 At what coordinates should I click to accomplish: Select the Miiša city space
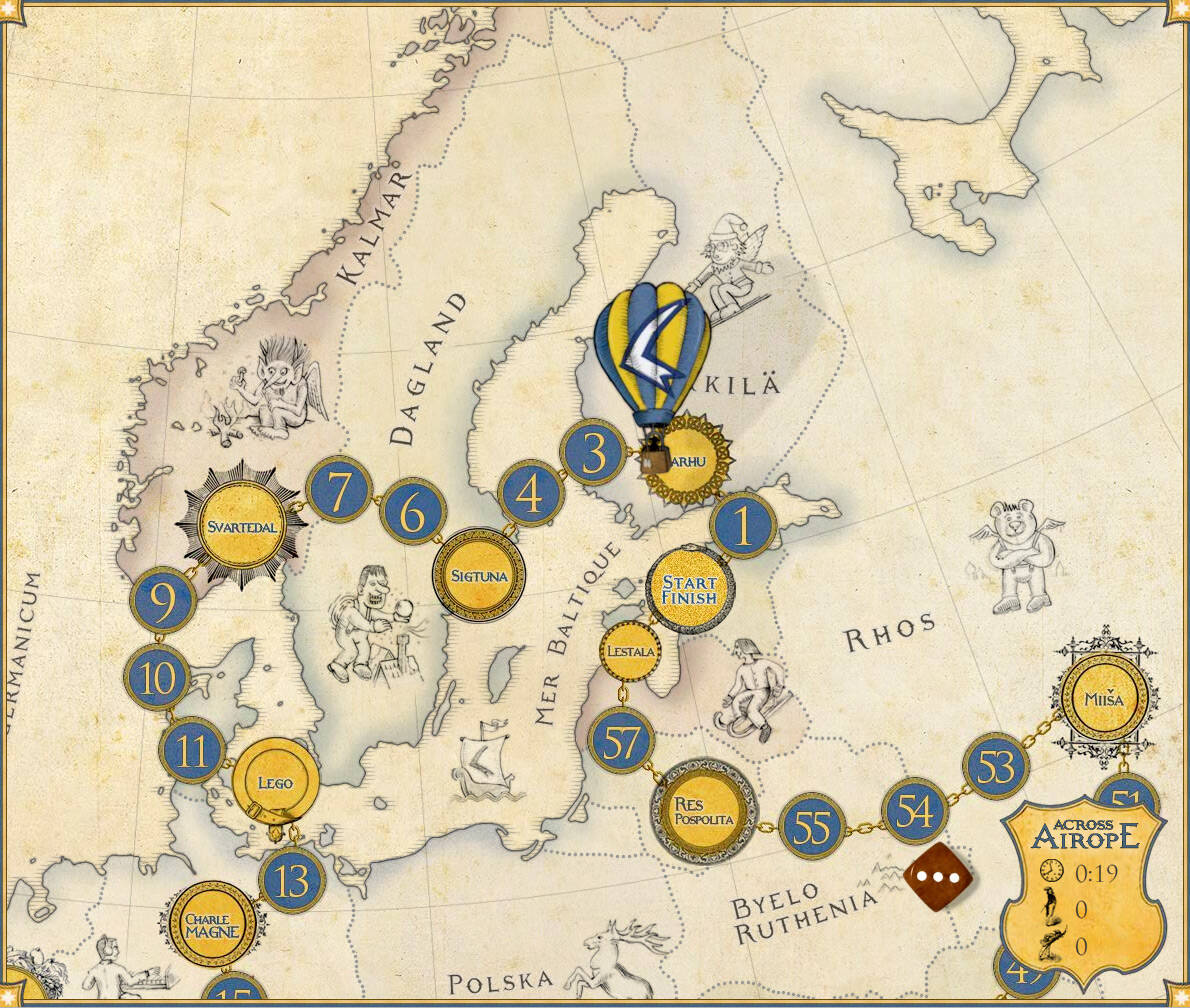click(x=1104, y=699)
